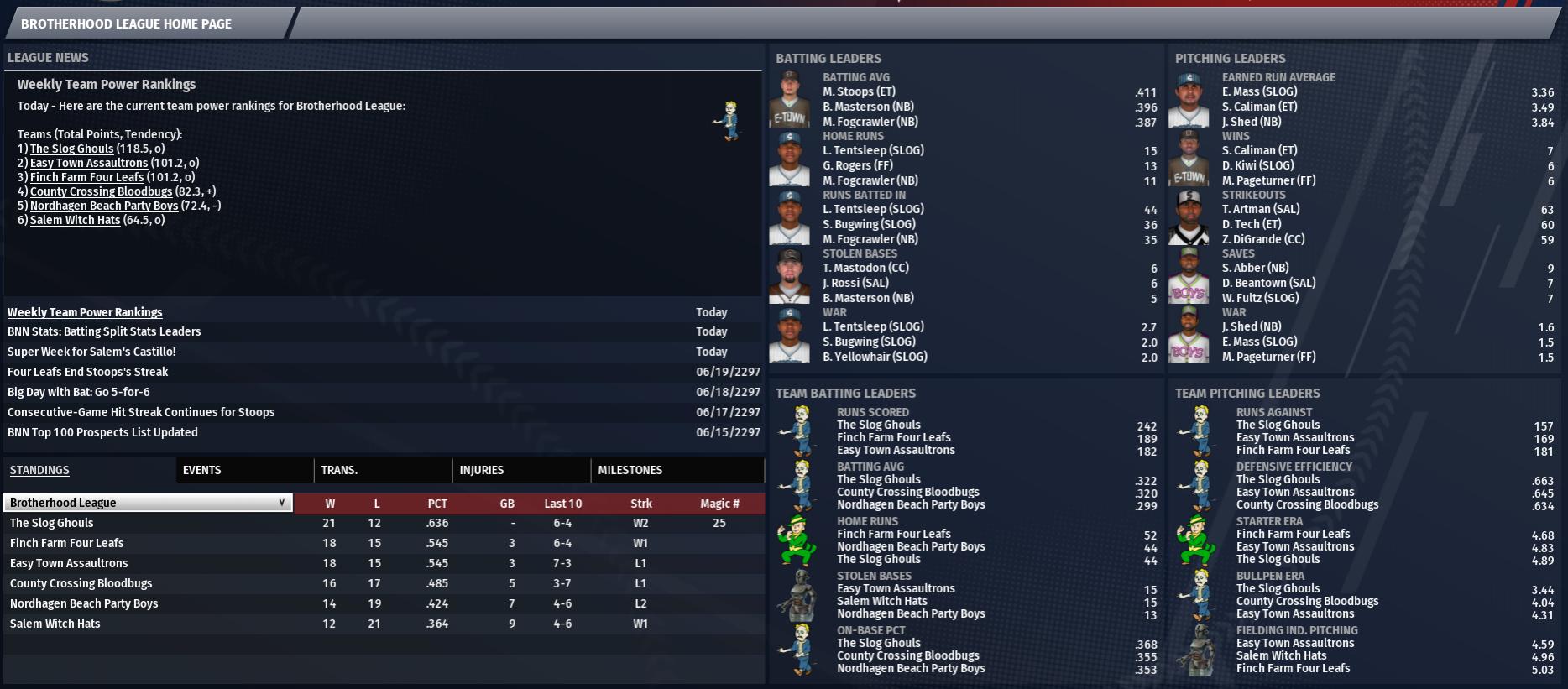The image size is (1568, 689).
Task: Open E. Mass earned run average leader
Action: click(1259, 91)
